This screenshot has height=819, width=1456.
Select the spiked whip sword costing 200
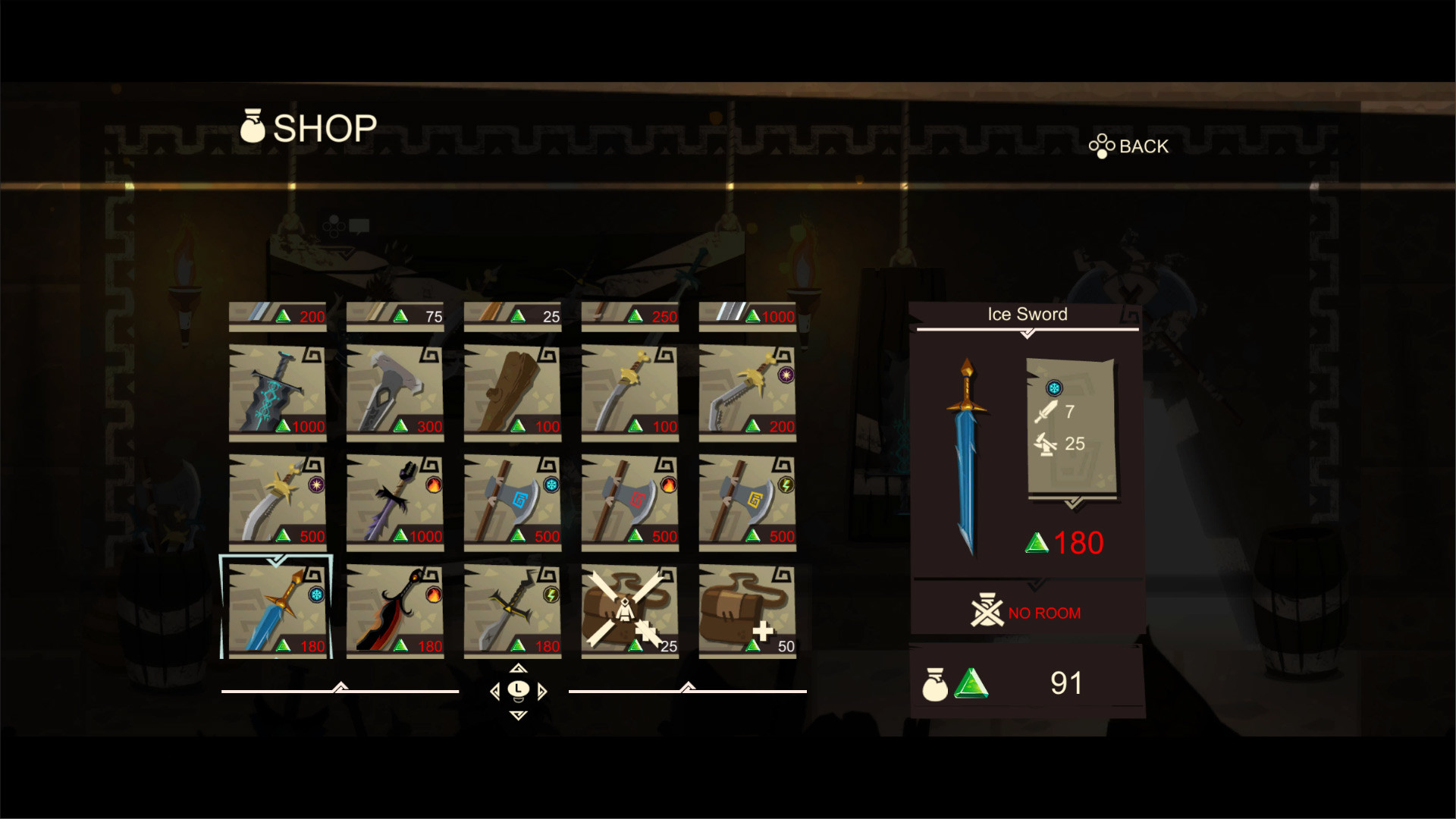click(747, 391)
